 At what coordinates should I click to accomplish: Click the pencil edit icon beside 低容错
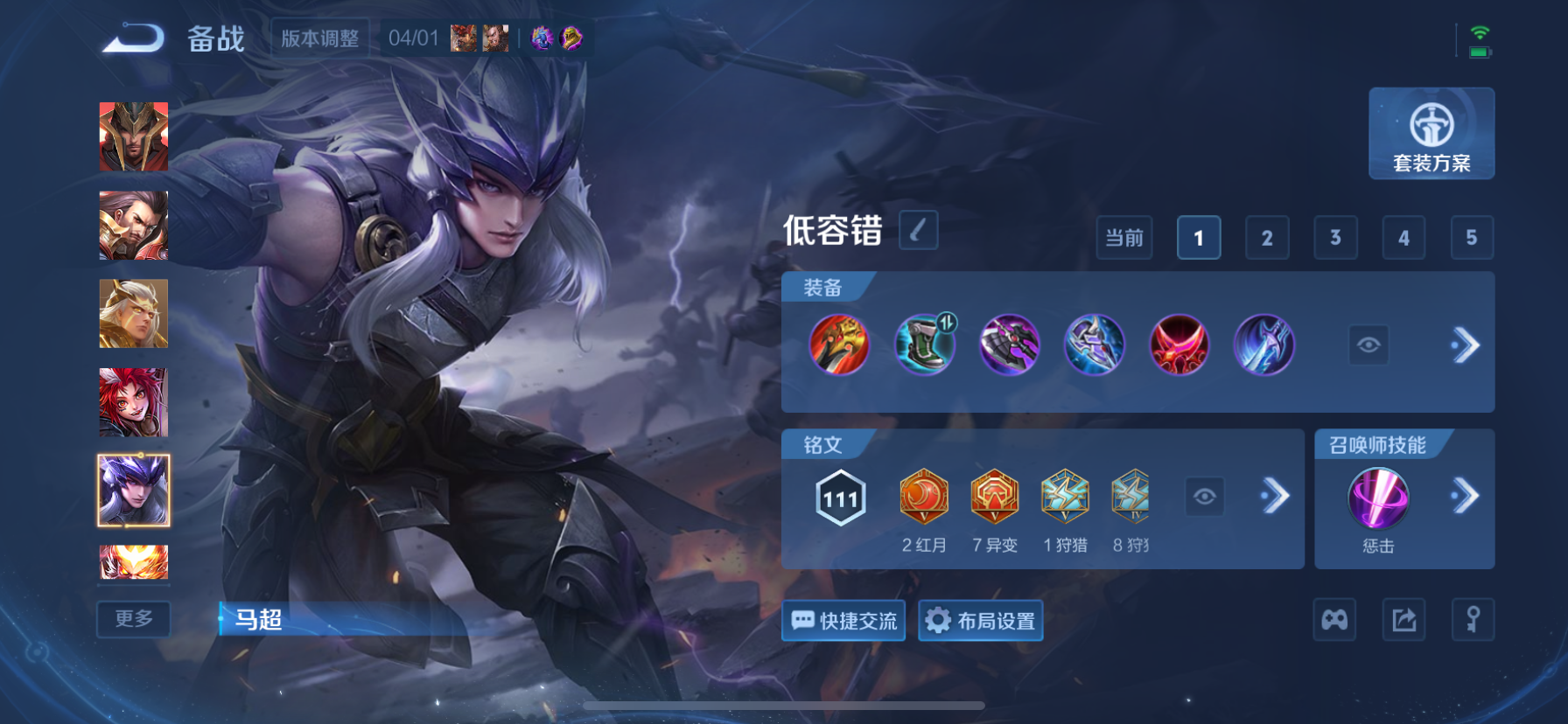(918, 230)
